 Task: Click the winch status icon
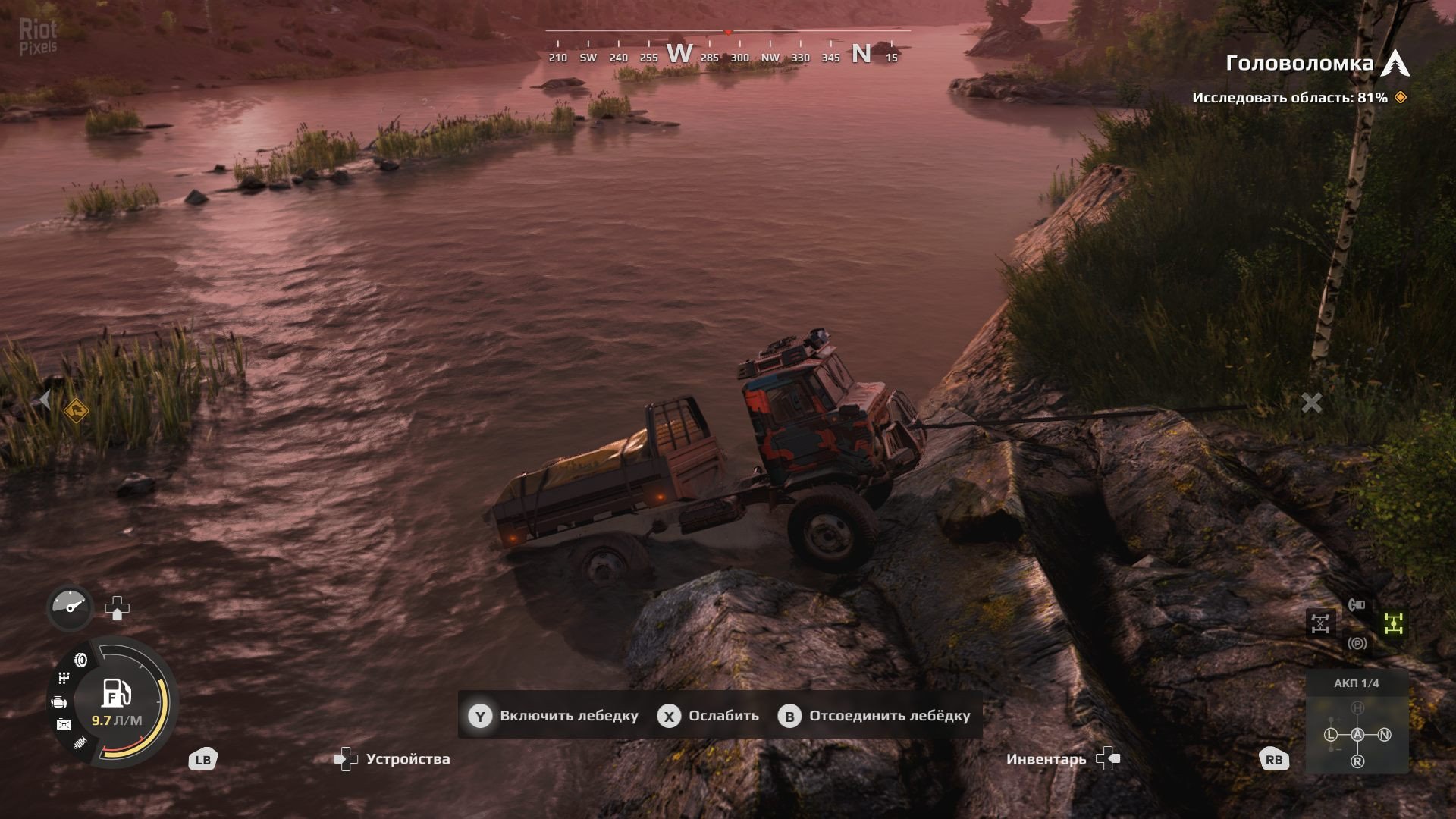coord(1357,604)
